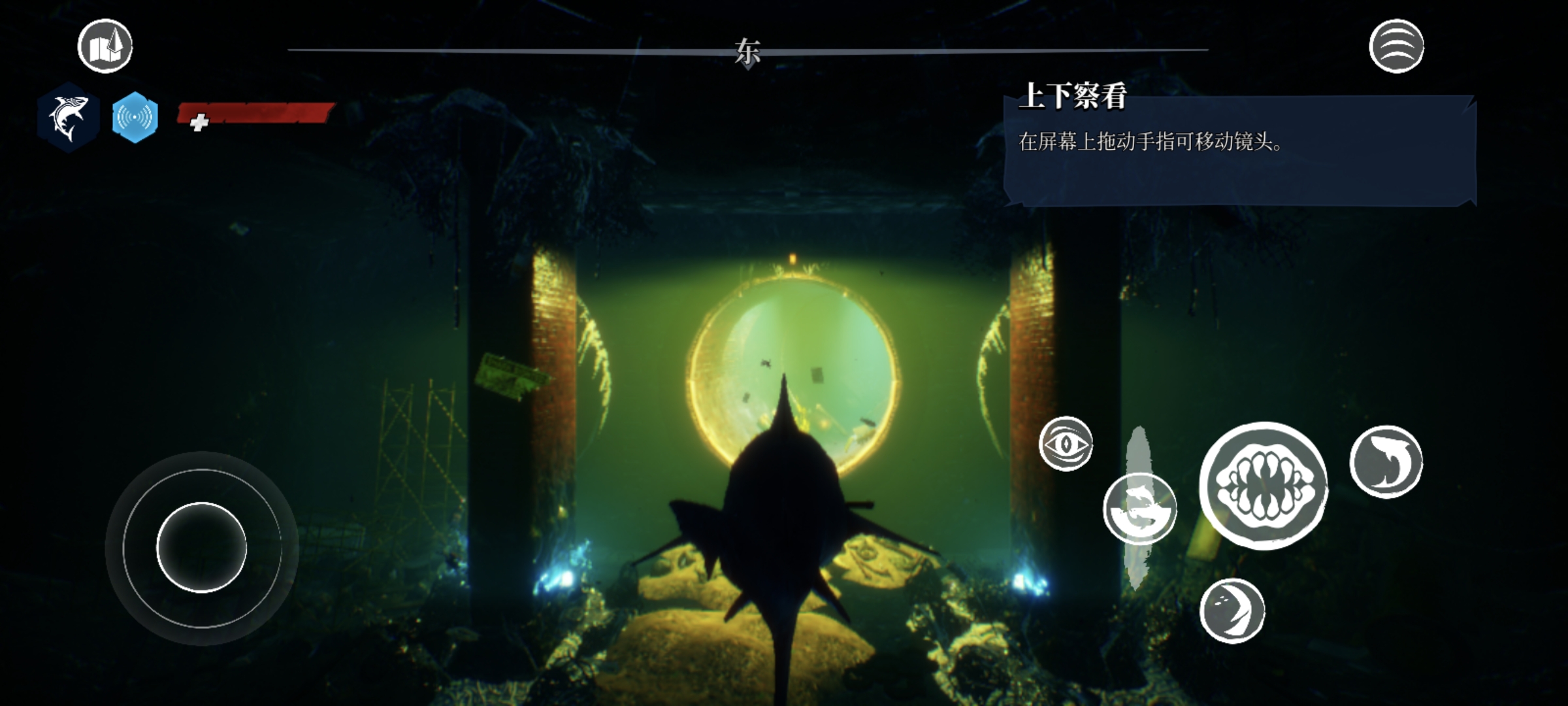This screenshot has width=1568, height=706.
Task: Tap the circling fish evade button
Action: click(1139, 509)
